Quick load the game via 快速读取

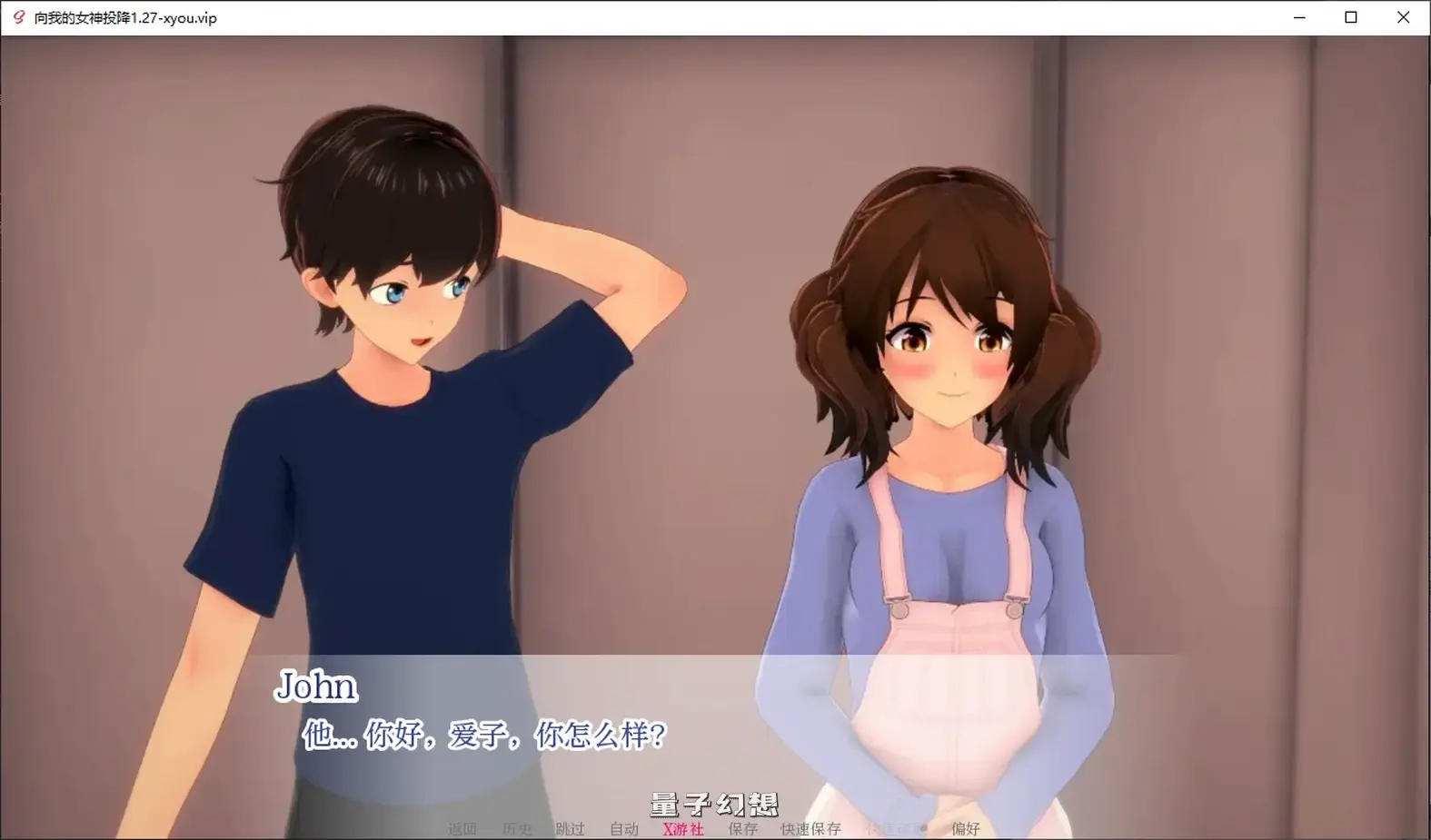tap(895, 828)
